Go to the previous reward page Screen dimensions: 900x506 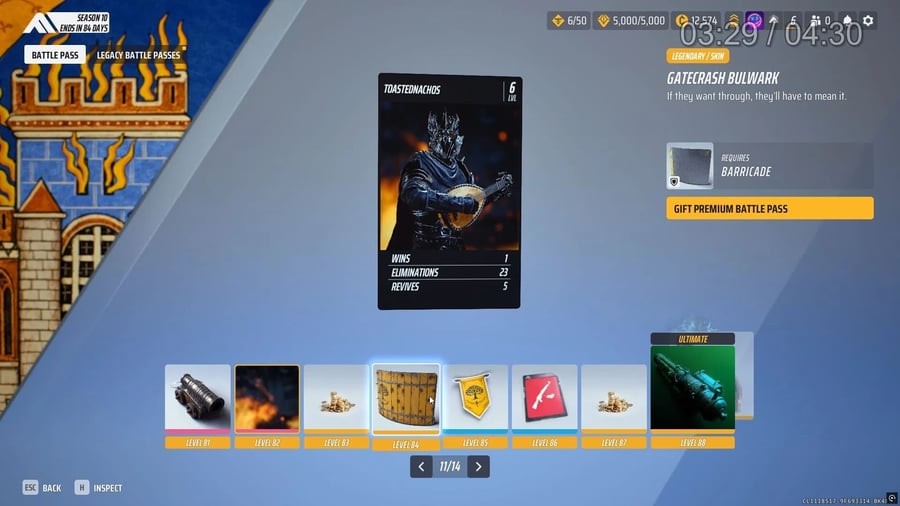coord(421,466)
